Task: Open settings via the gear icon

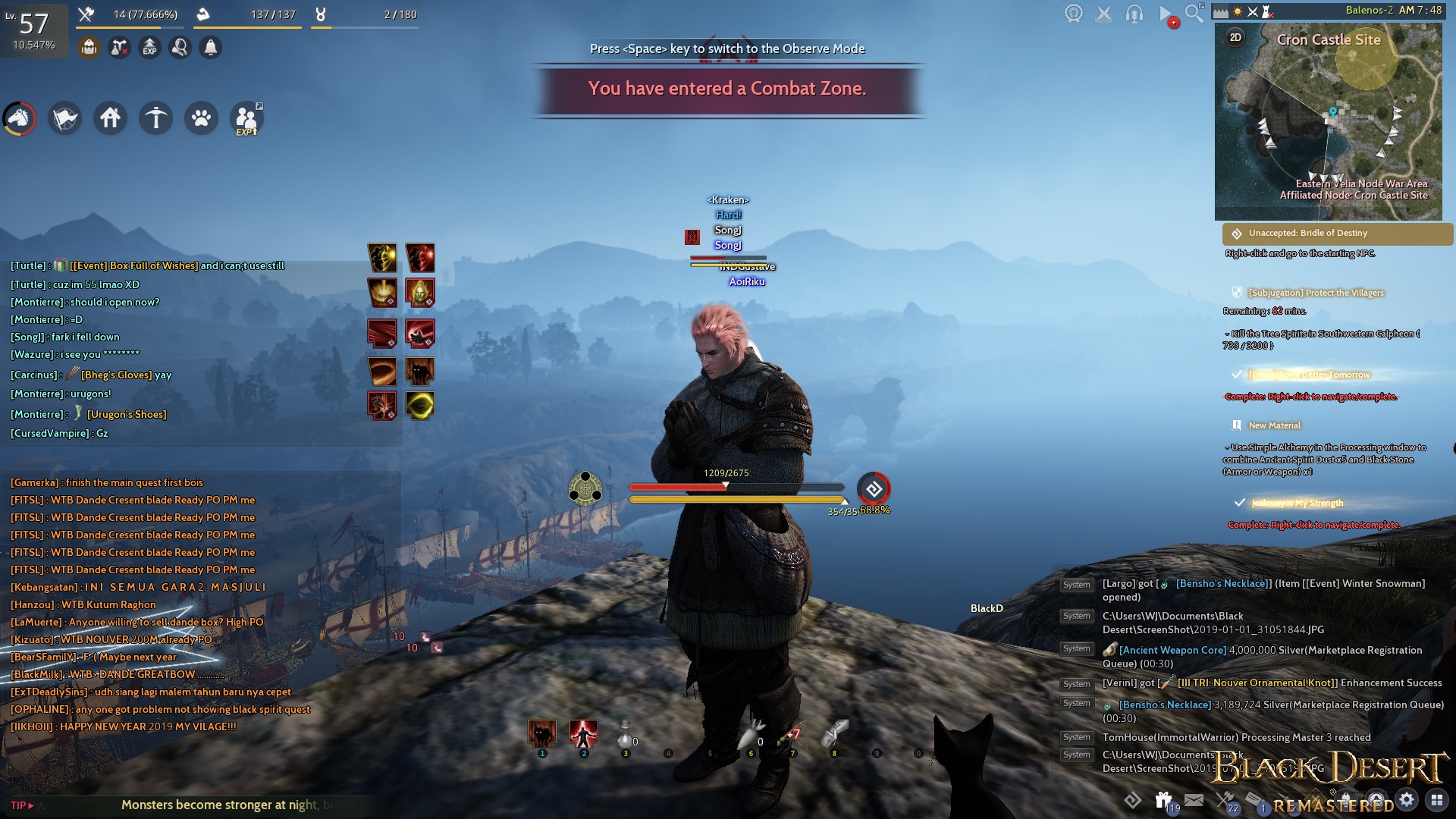Action: [1408, 798]
